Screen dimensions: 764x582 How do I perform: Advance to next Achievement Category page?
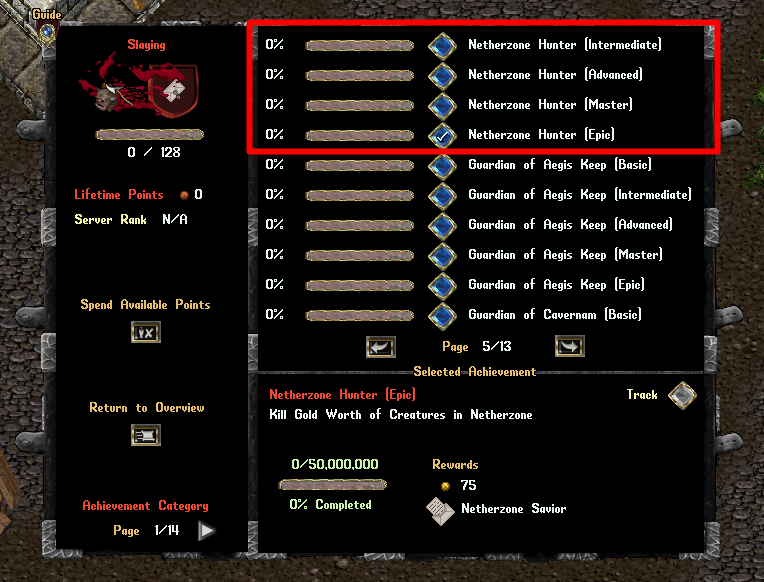[206, 531]
